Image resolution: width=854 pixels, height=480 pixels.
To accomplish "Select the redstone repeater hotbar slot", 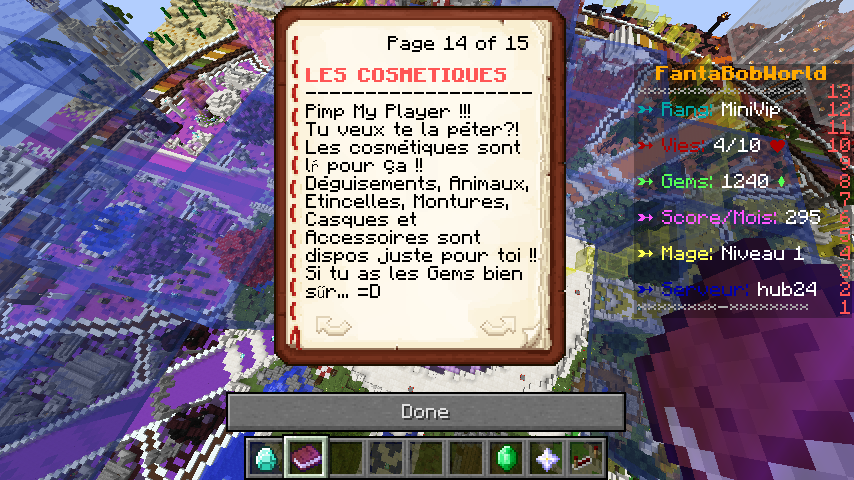I will pos(586,458).
